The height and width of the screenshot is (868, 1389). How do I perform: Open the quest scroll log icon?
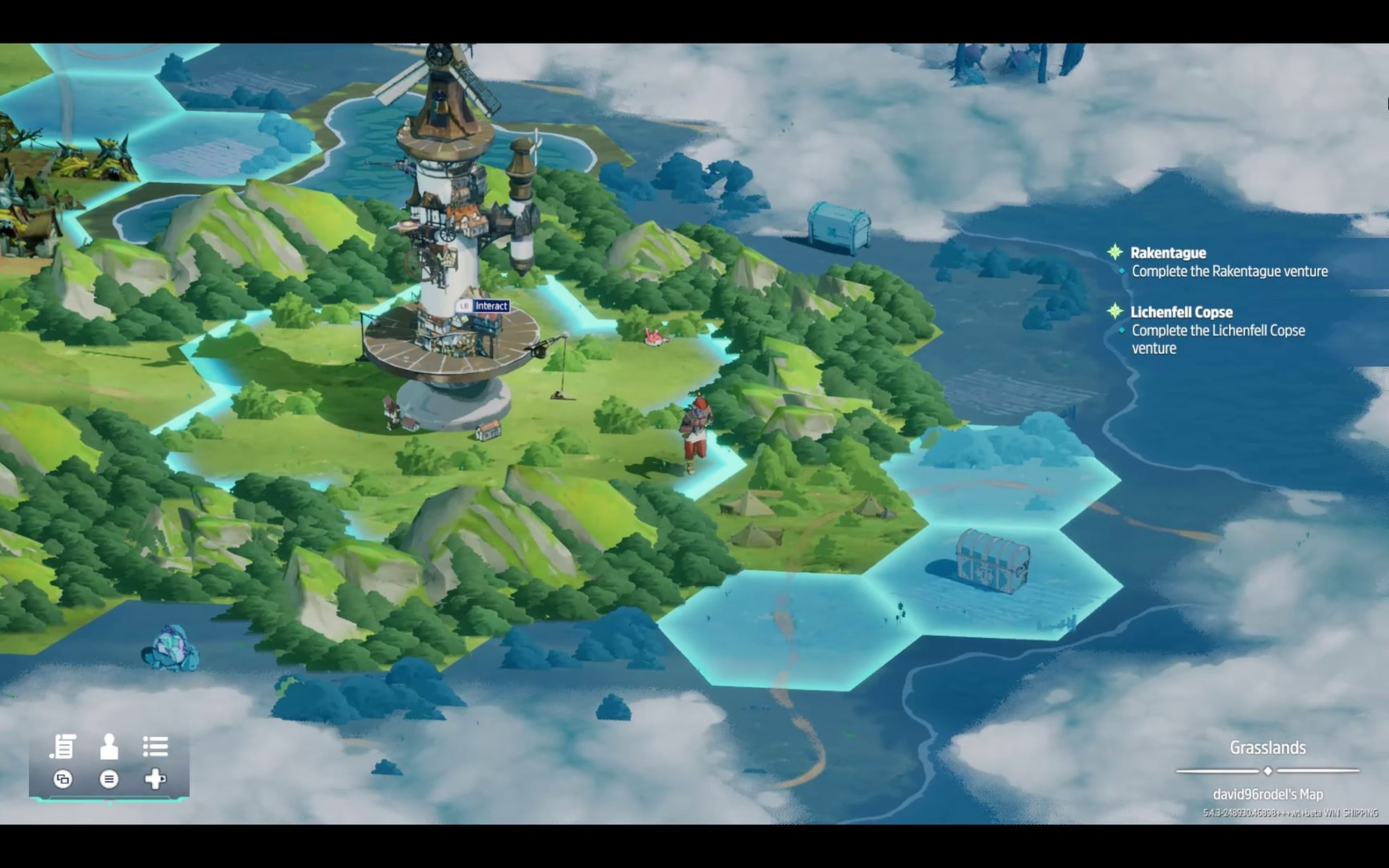point(63,746)
